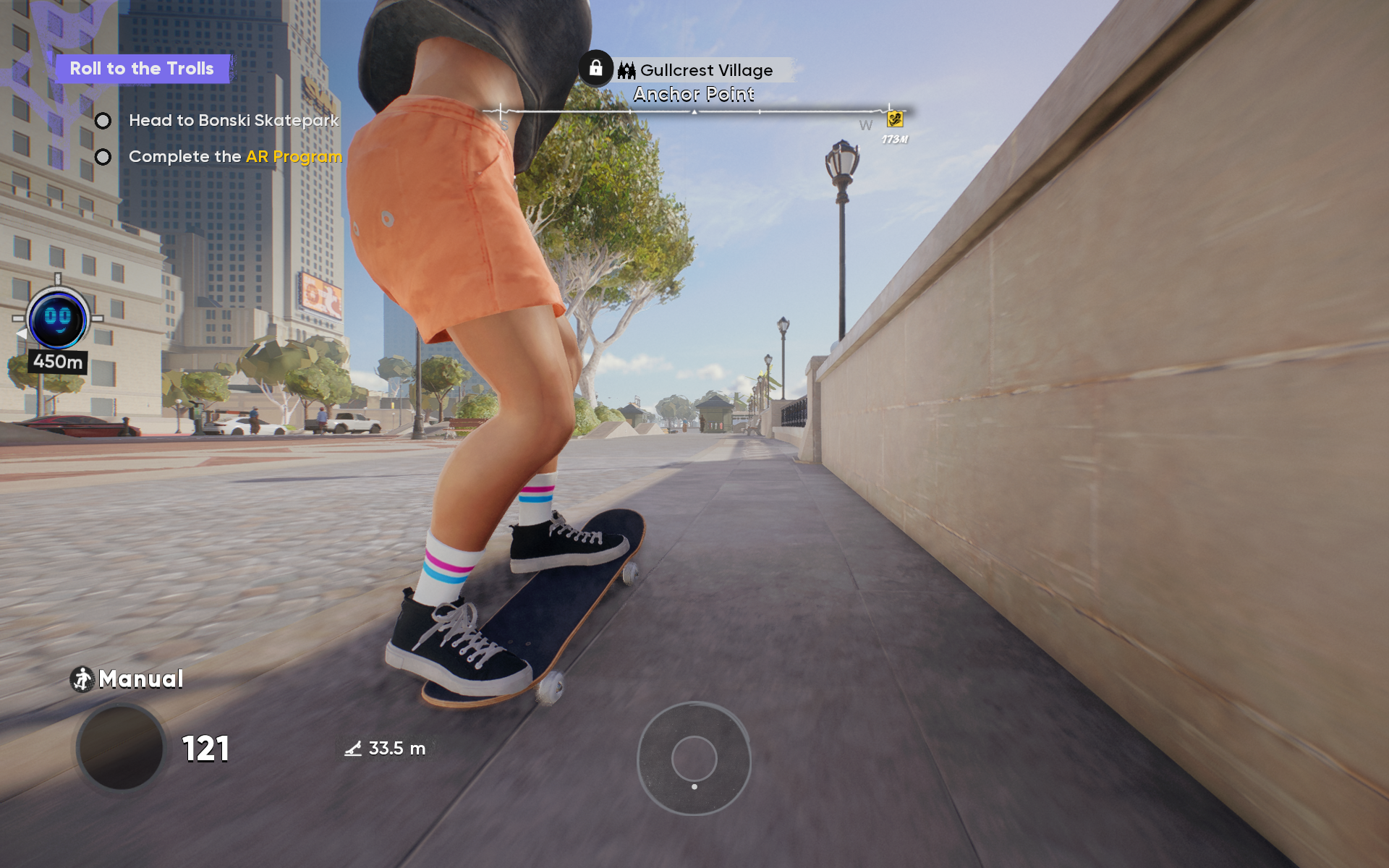1389x868 pixels.
Task: Click the yellow mission marker on the compass
Action: click(895, 119)
